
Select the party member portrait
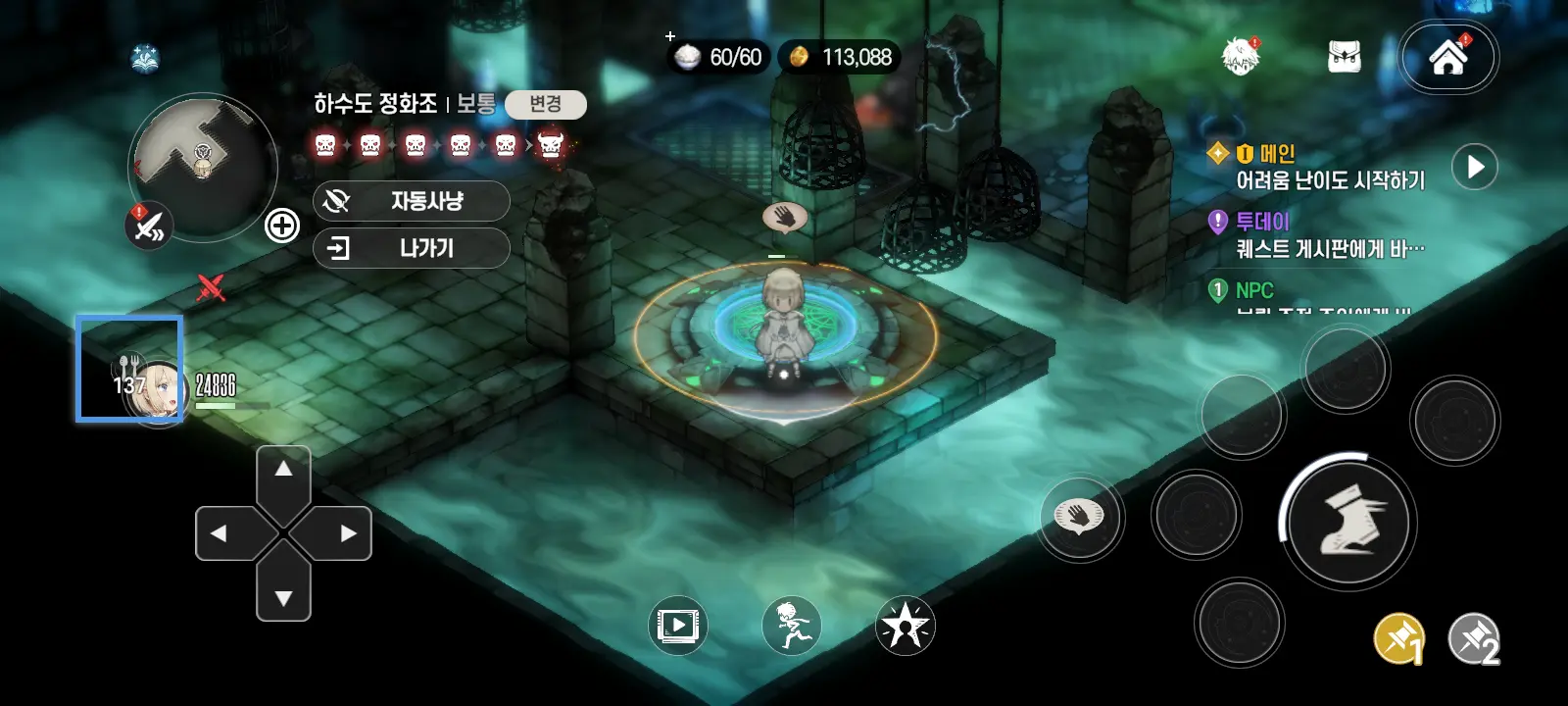[130, 370]
